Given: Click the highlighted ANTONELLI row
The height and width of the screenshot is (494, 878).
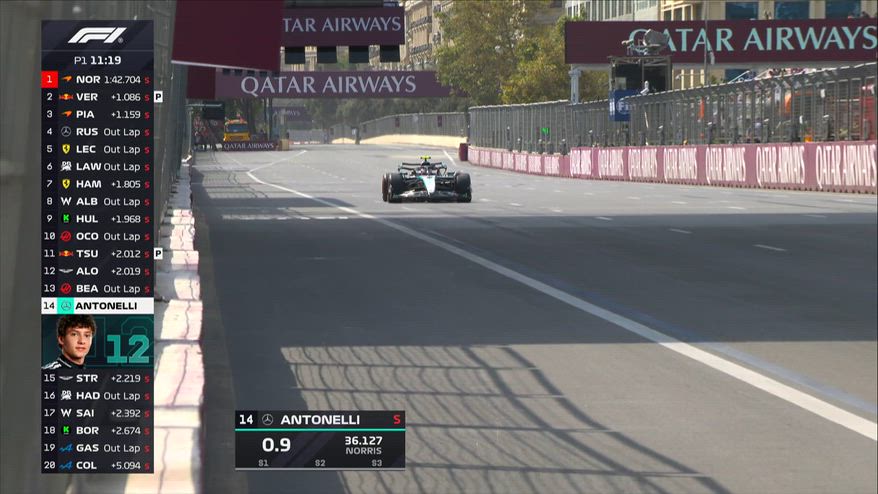Looking at the screenshot, I should click(x=97, y=306).
